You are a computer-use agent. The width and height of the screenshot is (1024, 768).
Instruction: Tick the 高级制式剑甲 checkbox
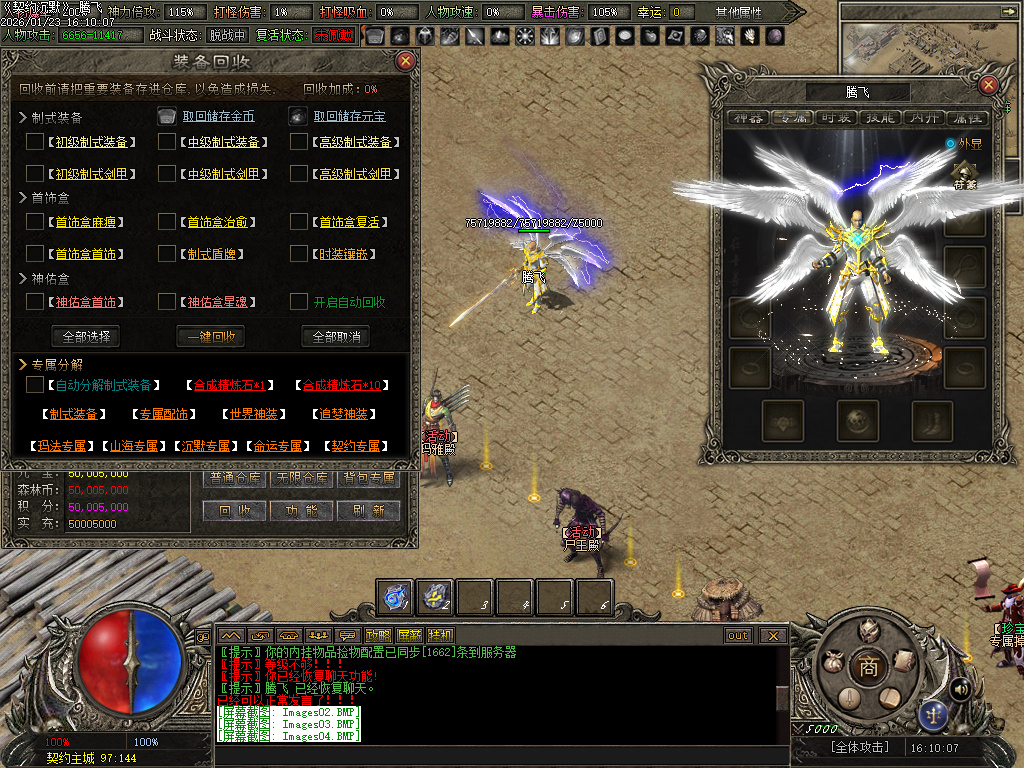tap(299, 174)
